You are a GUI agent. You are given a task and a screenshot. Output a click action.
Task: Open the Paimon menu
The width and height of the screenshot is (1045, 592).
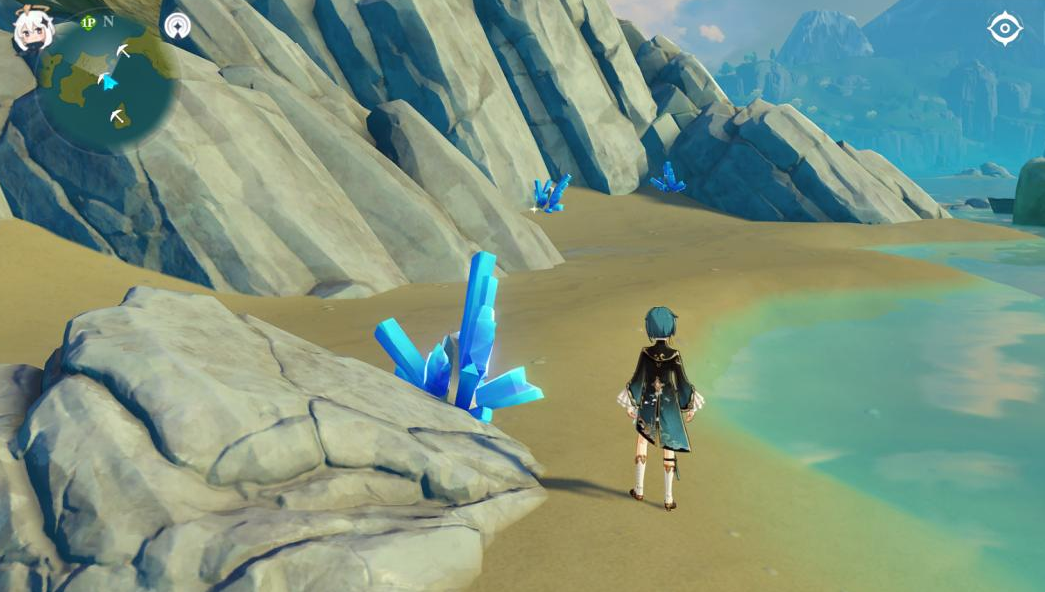click(32, 29)
